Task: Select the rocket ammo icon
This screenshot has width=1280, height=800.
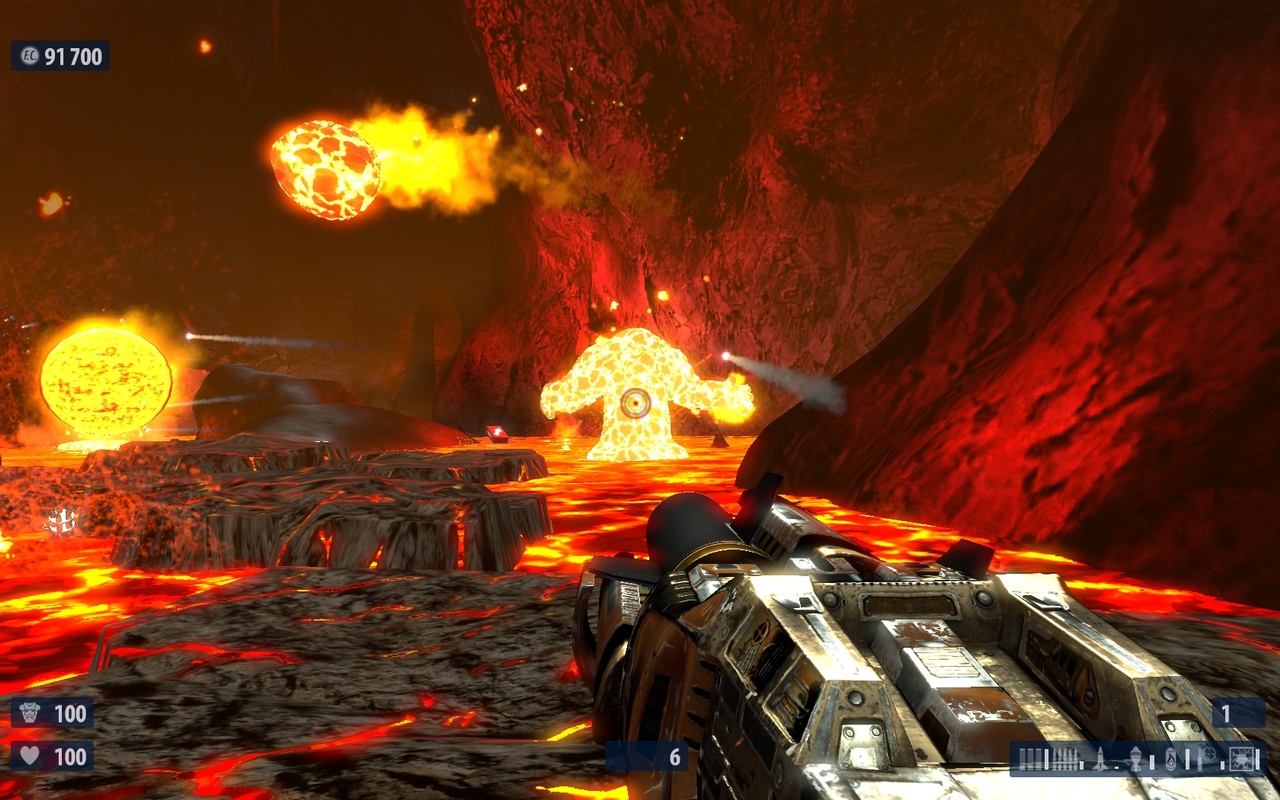Action: 1100,760
